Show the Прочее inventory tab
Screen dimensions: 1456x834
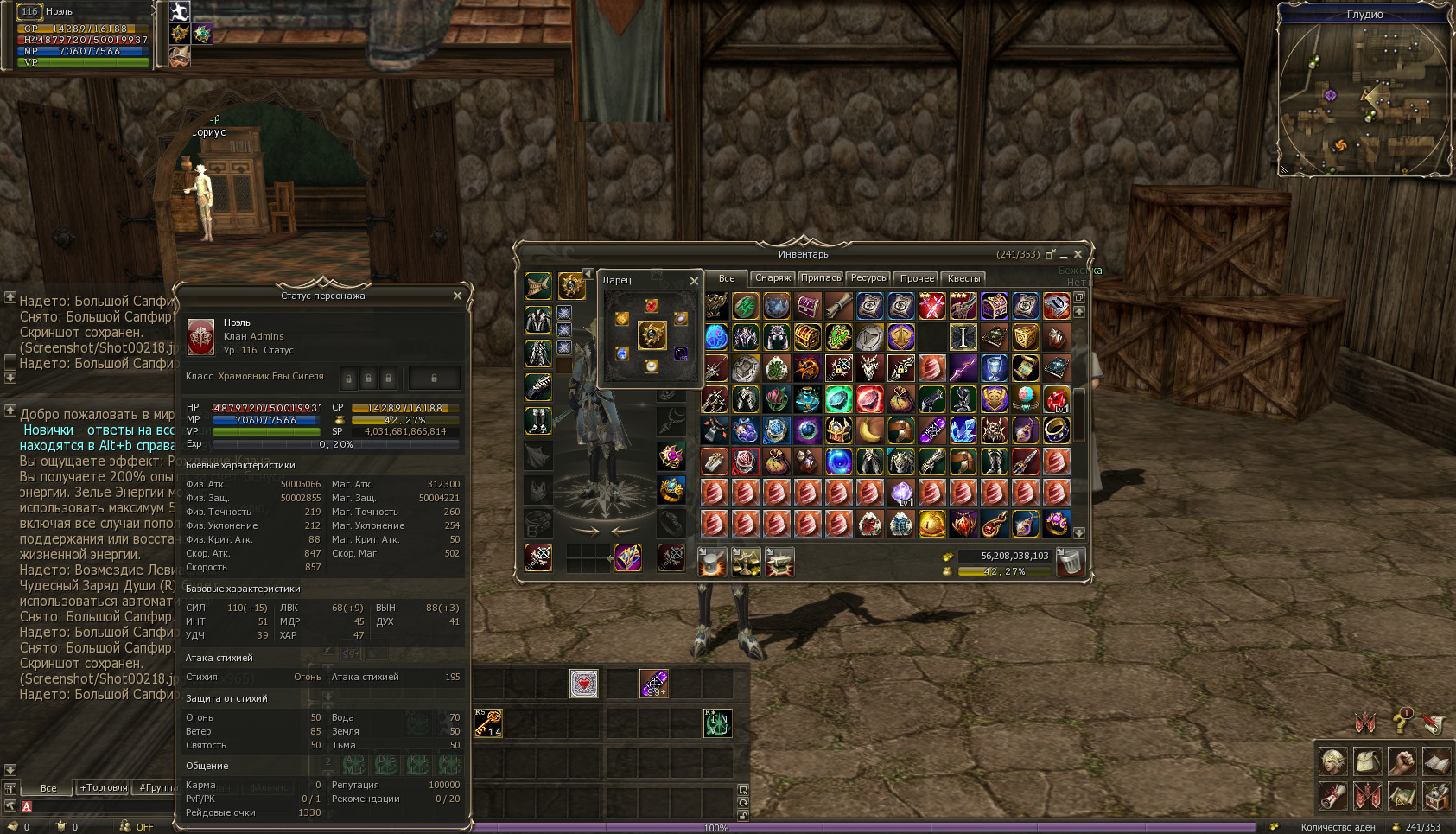(x=917, y=278)
